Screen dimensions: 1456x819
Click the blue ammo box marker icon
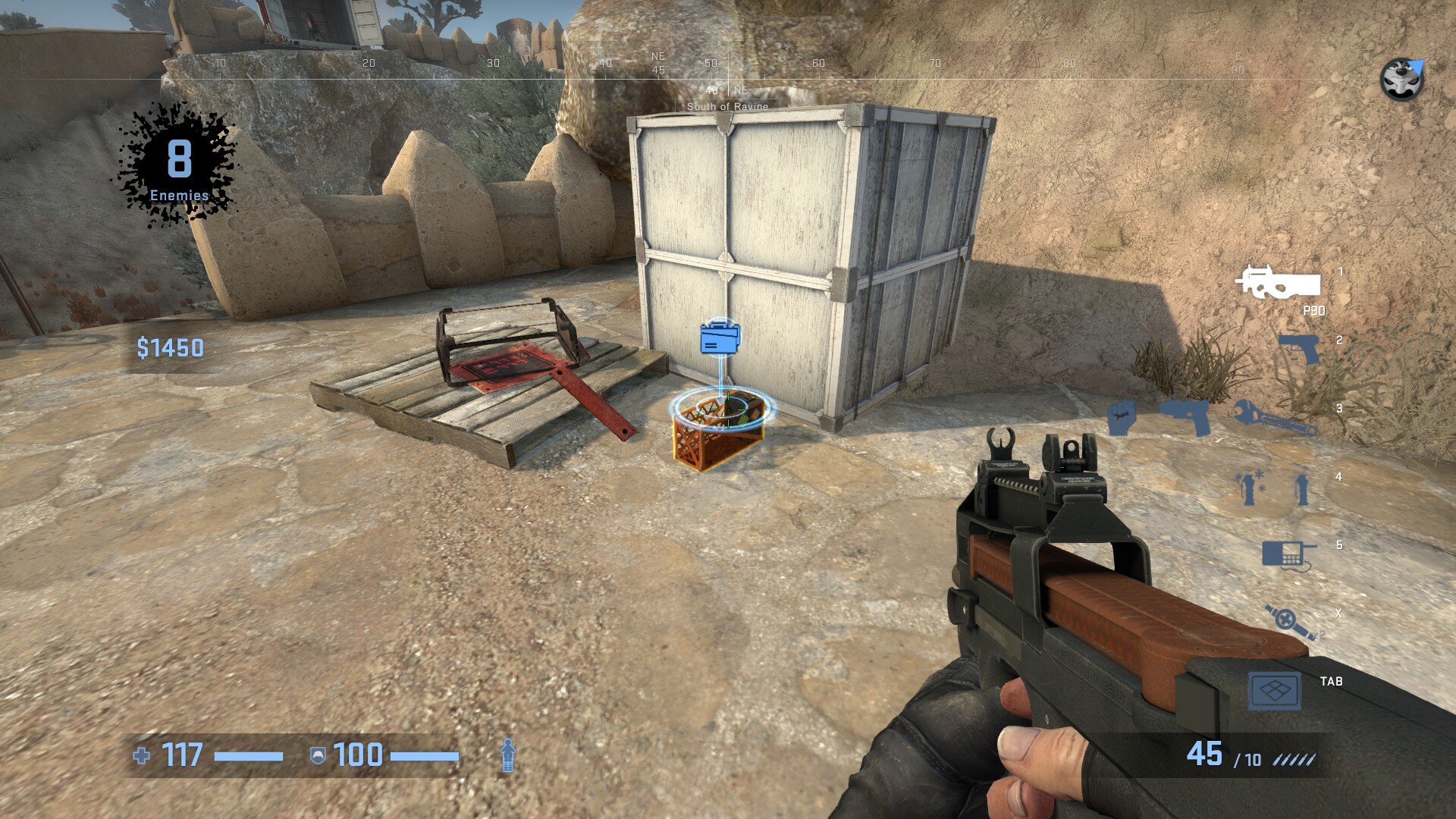point(720,337)
